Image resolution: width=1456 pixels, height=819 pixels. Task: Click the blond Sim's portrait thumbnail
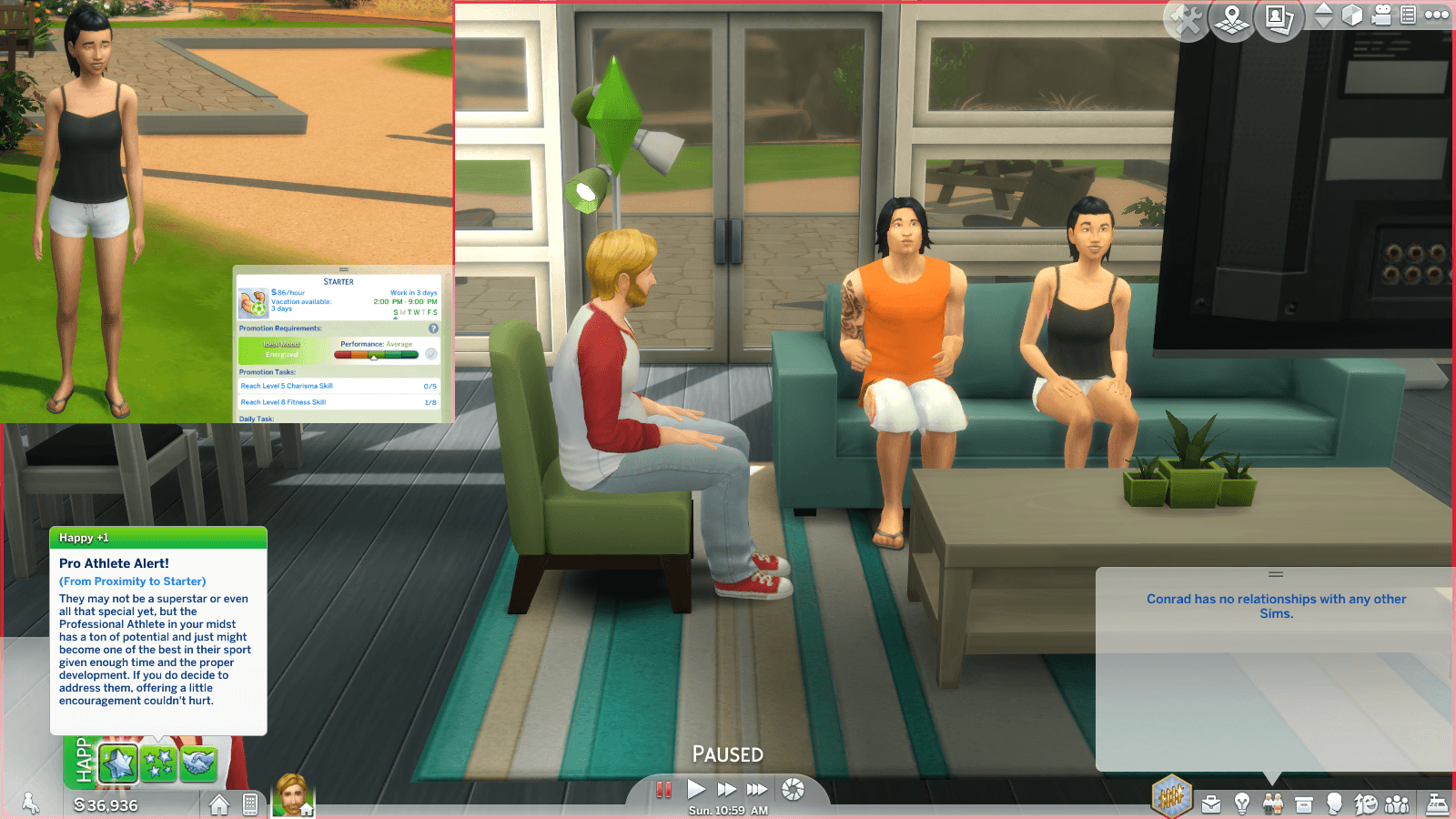click(291, 803)
